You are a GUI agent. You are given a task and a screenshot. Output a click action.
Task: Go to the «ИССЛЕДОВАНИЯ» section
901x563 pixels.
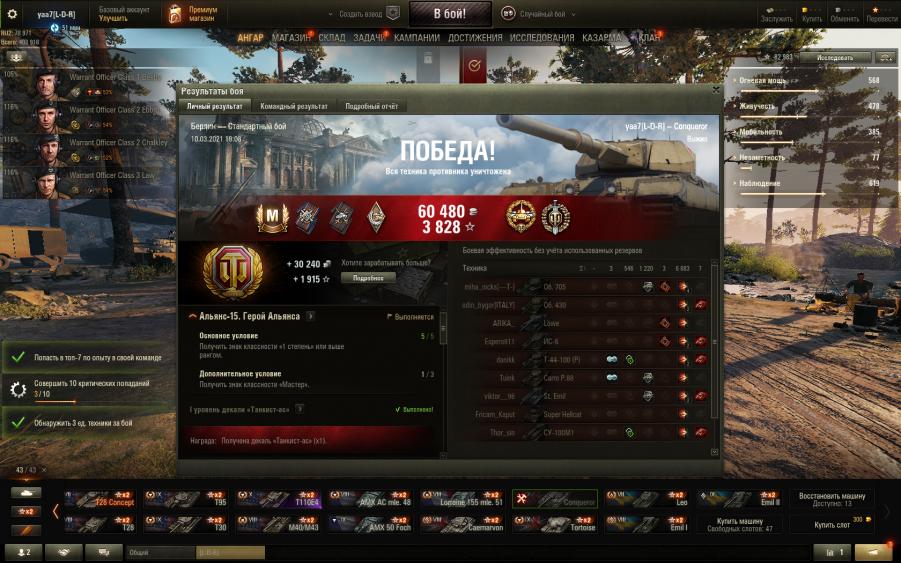(543, 38)
